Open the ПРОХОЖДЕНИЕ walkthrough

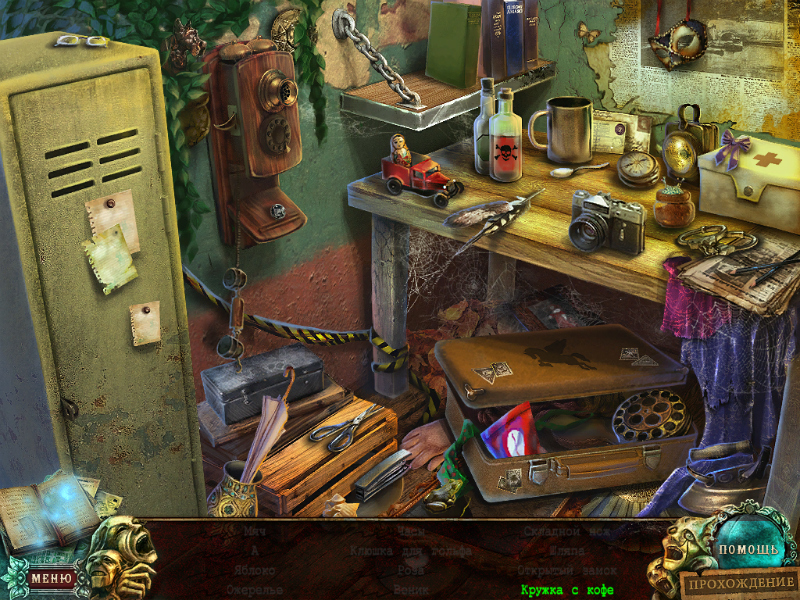click(741, 582)
